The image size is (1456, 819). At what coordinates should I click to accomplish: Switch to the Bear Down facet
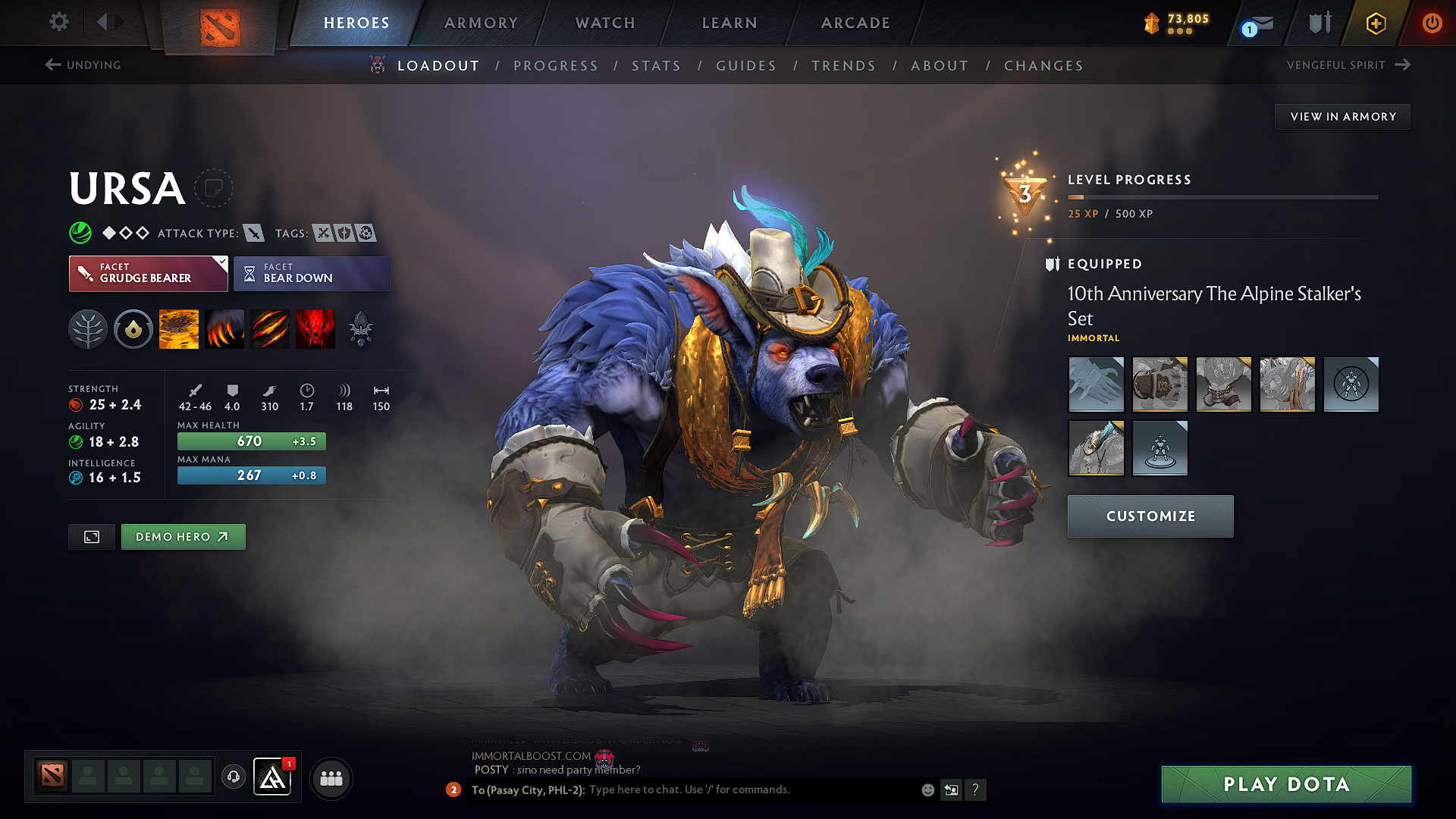pyautogui.click(x=312, y=273)
